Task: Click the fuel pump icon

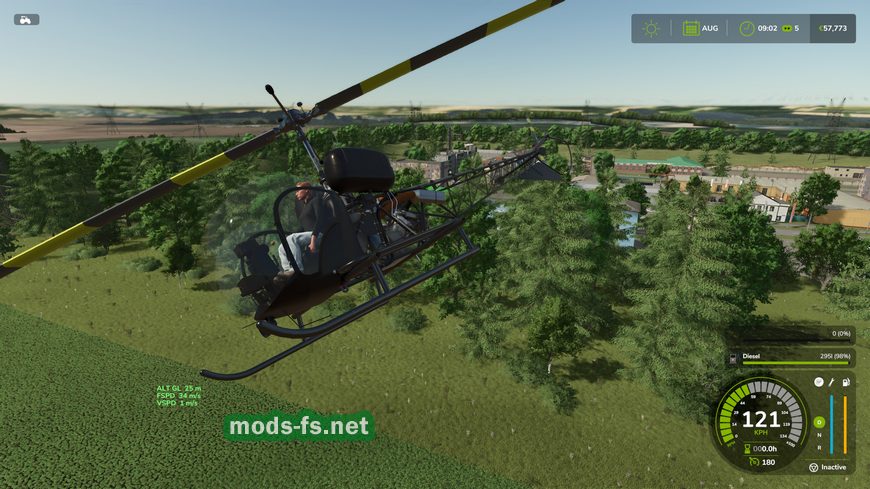Action: 846,383
